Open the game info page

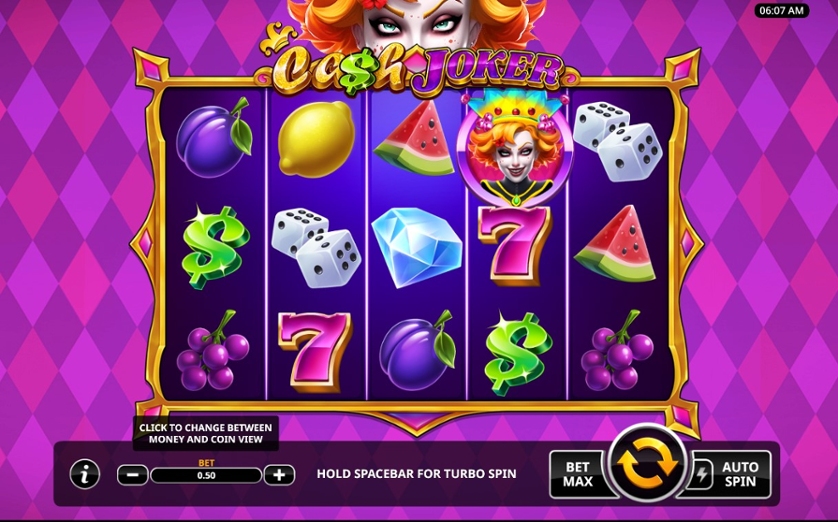[85, 474]
